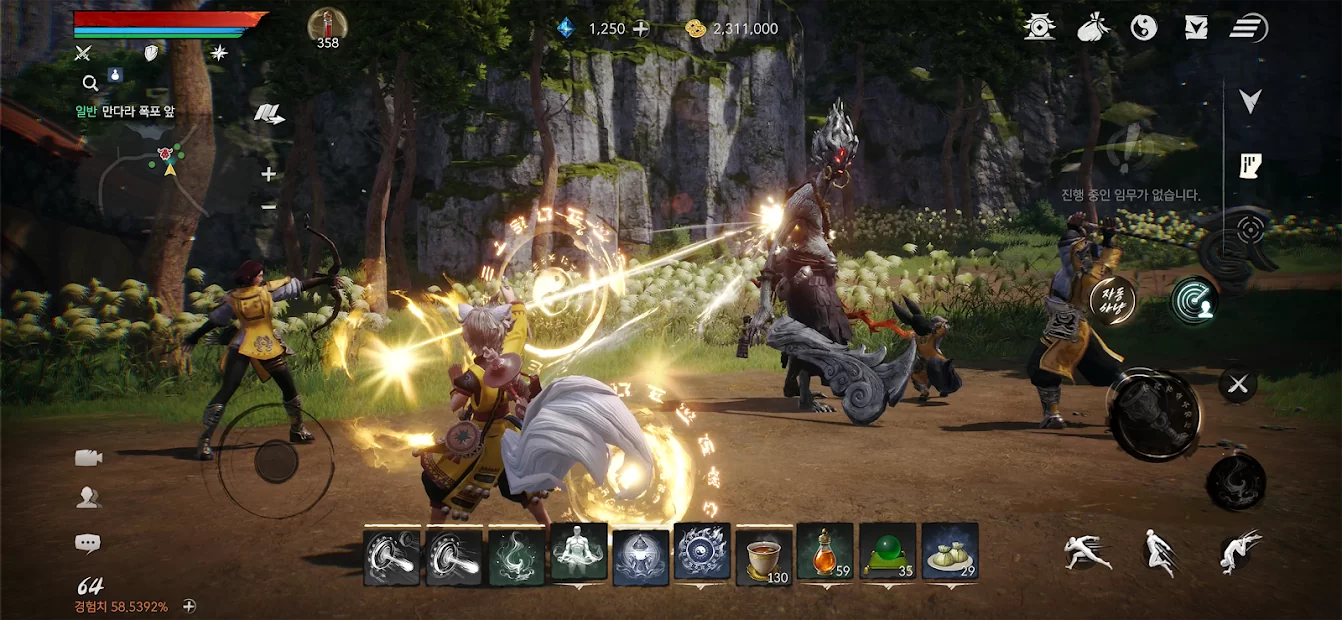
Task: Add more blue diamonds with the plus button
Action: 641,29
